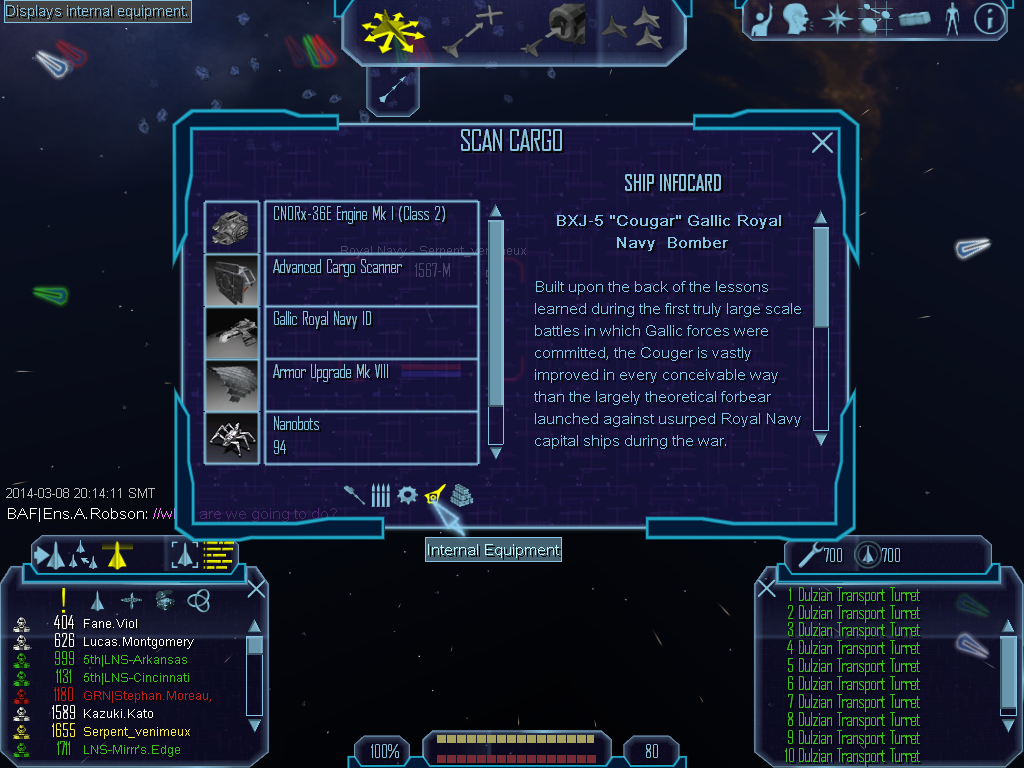Image resolution: width=1024 pixels, height=768 pixels.
Task: Select the Advanced Cargo Scanner row
Action: (x=370, y=280)
